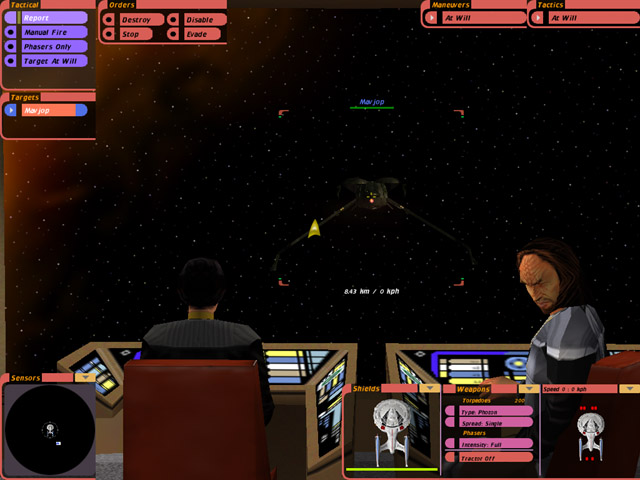Toggle Target At Will

(x=51, y=61)
